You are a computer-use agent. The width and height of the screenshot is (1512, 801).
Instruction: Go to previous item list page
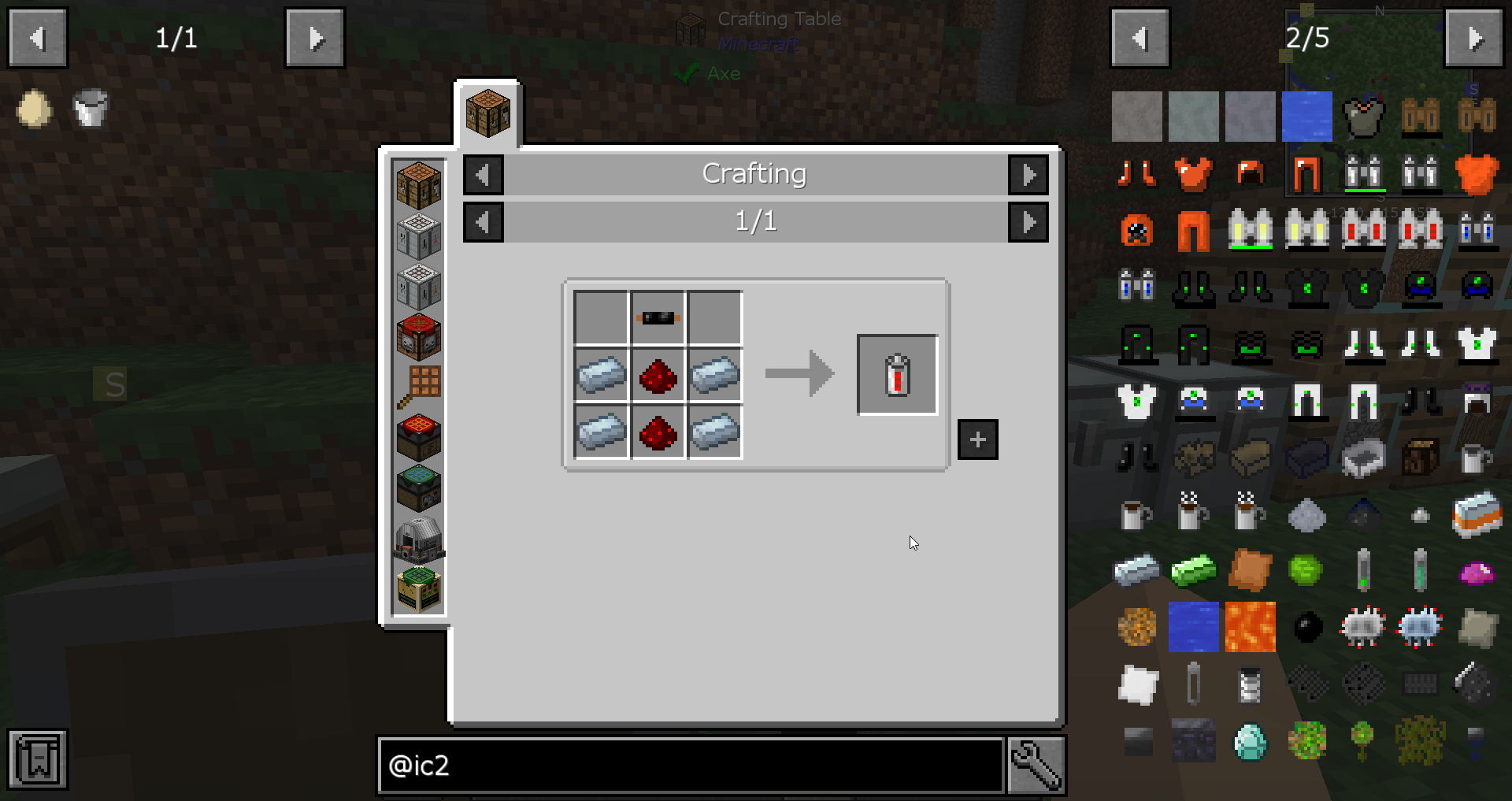[x=1140, y=38]
